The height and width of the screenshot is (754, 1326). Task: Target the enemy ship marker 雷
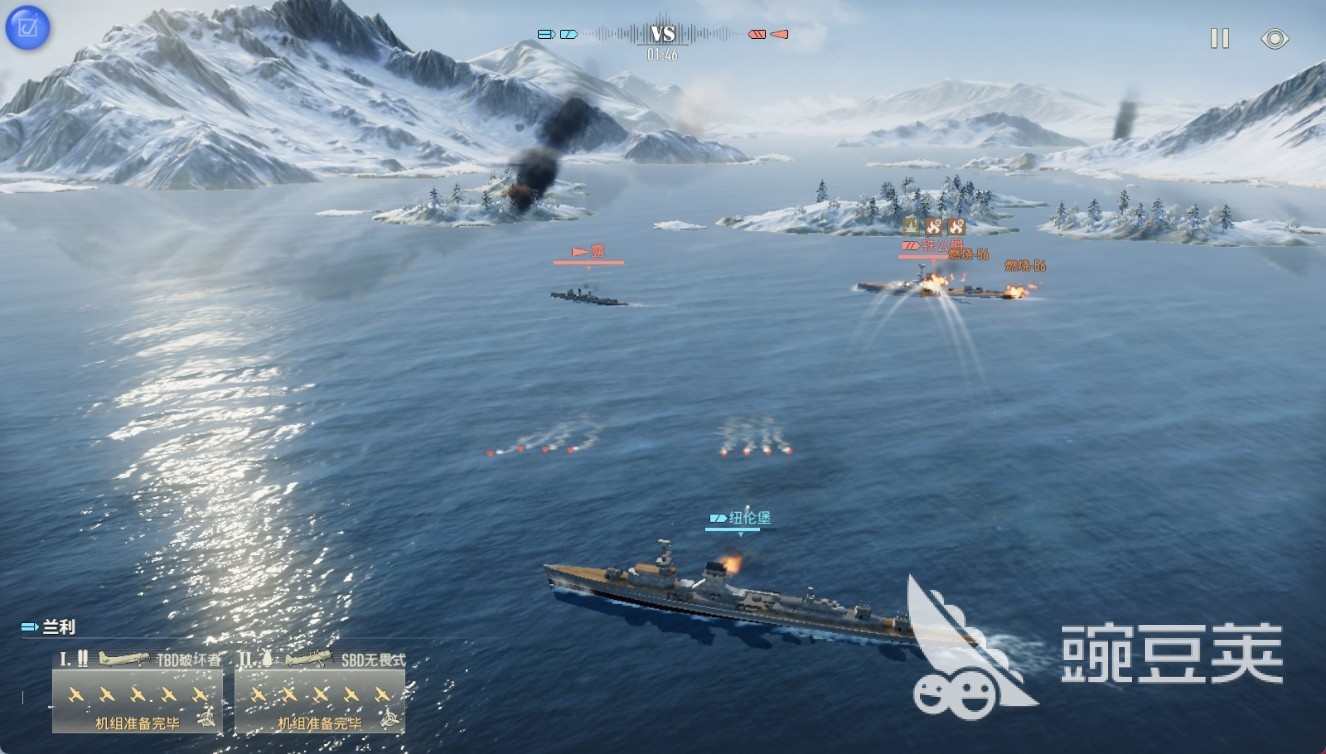(588, 252)
